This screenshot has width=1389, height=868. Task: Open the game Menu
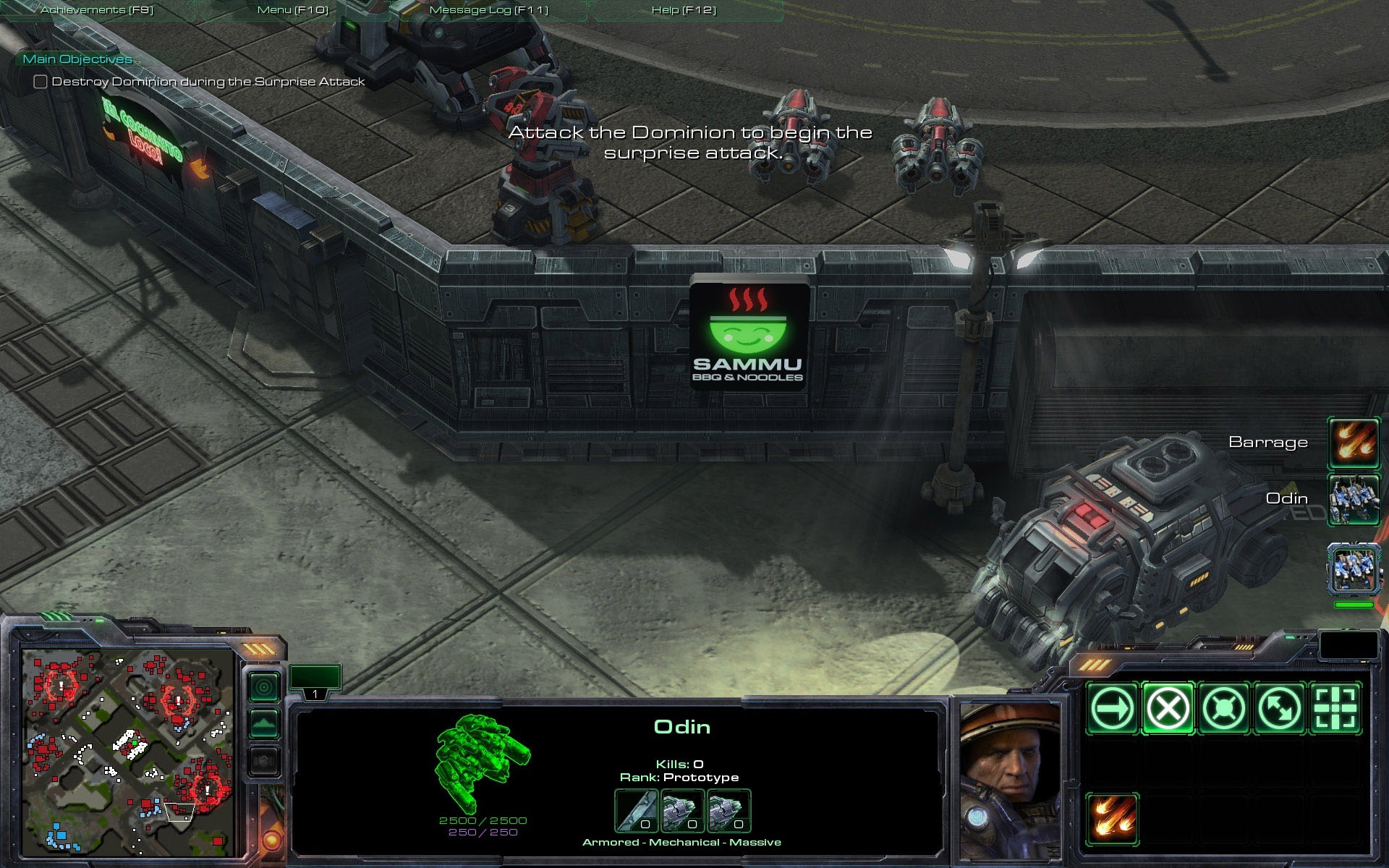coord(292,10)
